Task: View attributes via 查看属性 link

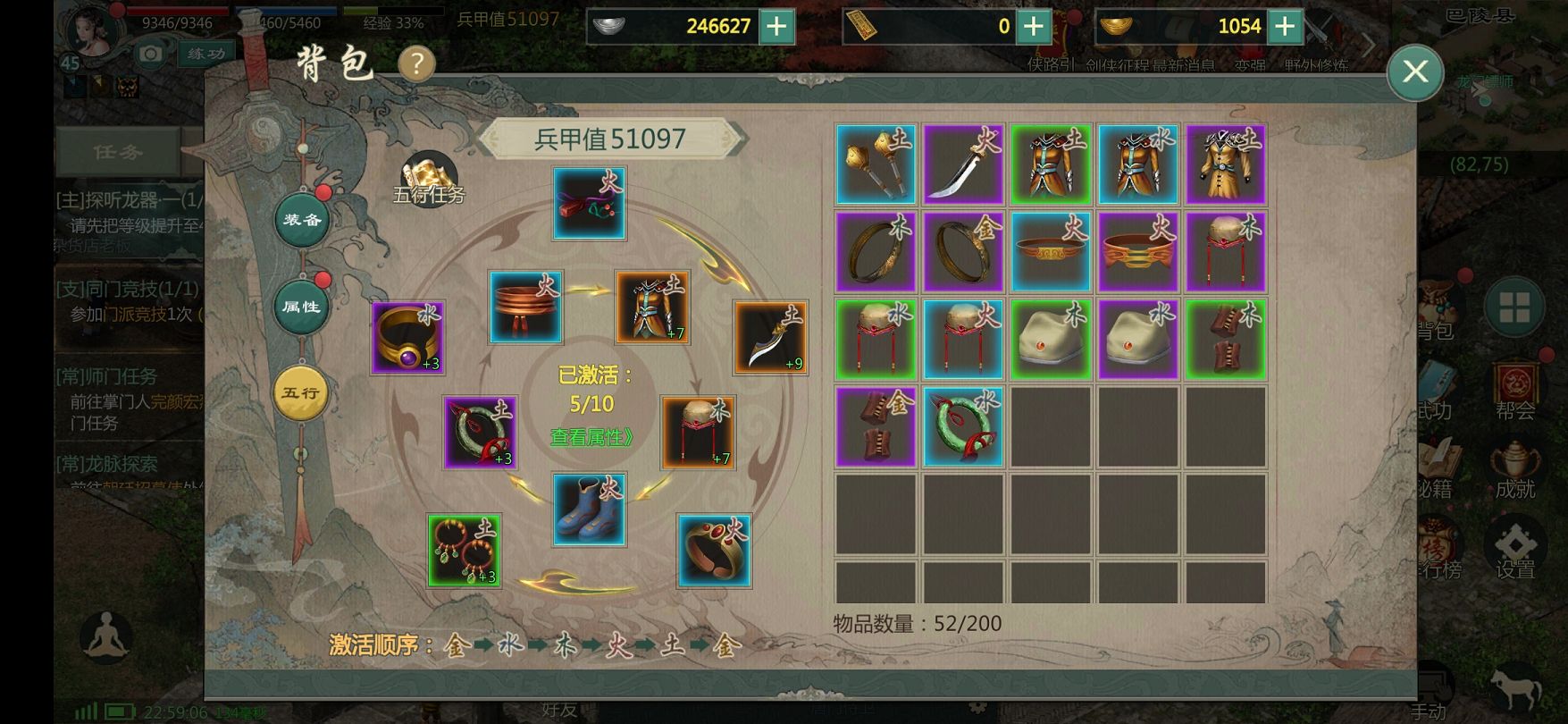Action: (x=591, y=437)
